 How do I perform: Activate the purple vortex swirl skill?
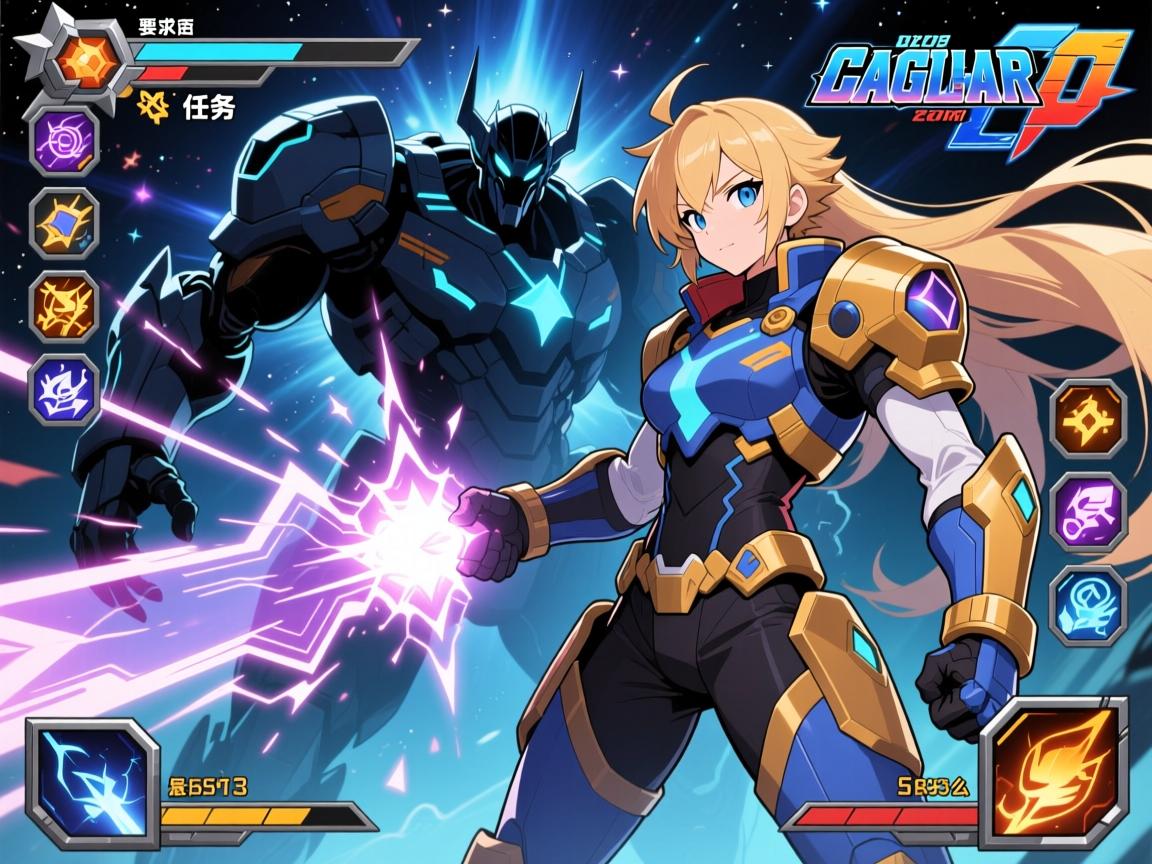coord(65,140)
